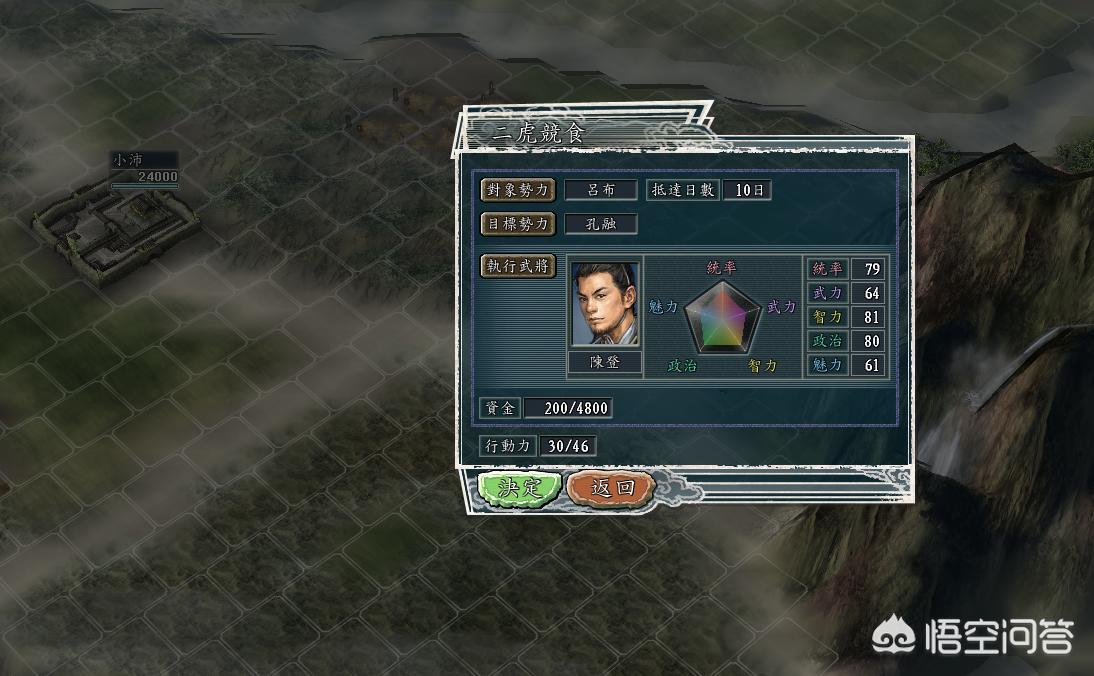This screenshot has height=676, width=1094.
Task: Select the 執行武將 officer button
Action: click(x=518, y=266)
